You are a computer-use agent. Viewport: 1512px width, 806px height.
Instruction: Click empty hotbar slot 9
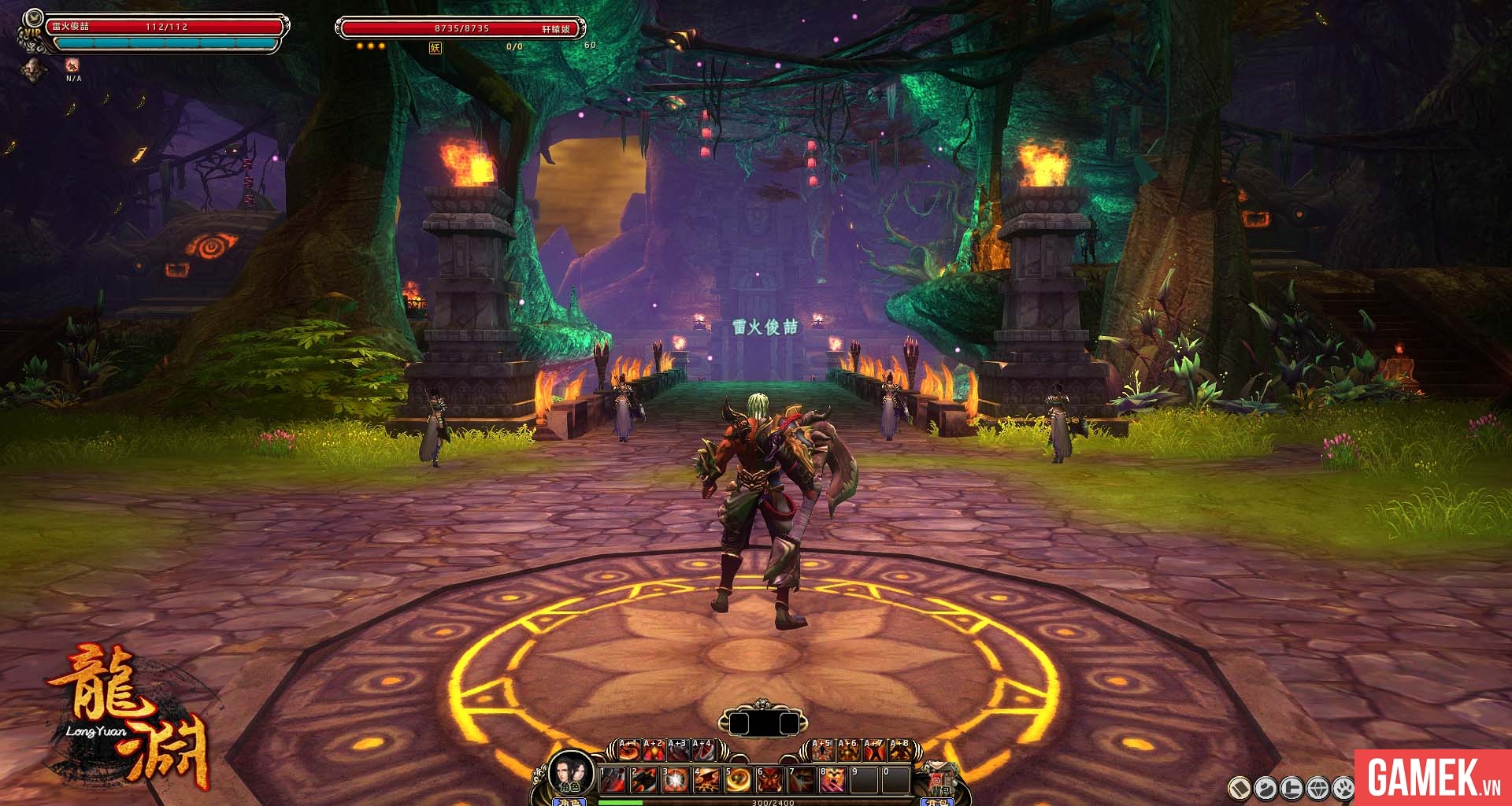[864, 781]
